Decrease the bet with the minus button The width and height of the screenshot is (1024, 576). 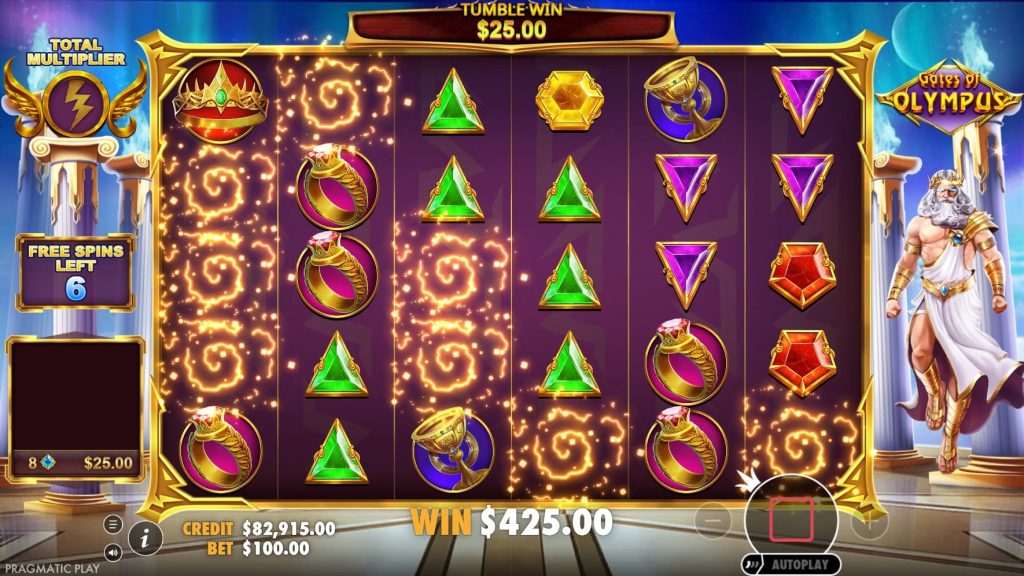click(x=712, y=521)
